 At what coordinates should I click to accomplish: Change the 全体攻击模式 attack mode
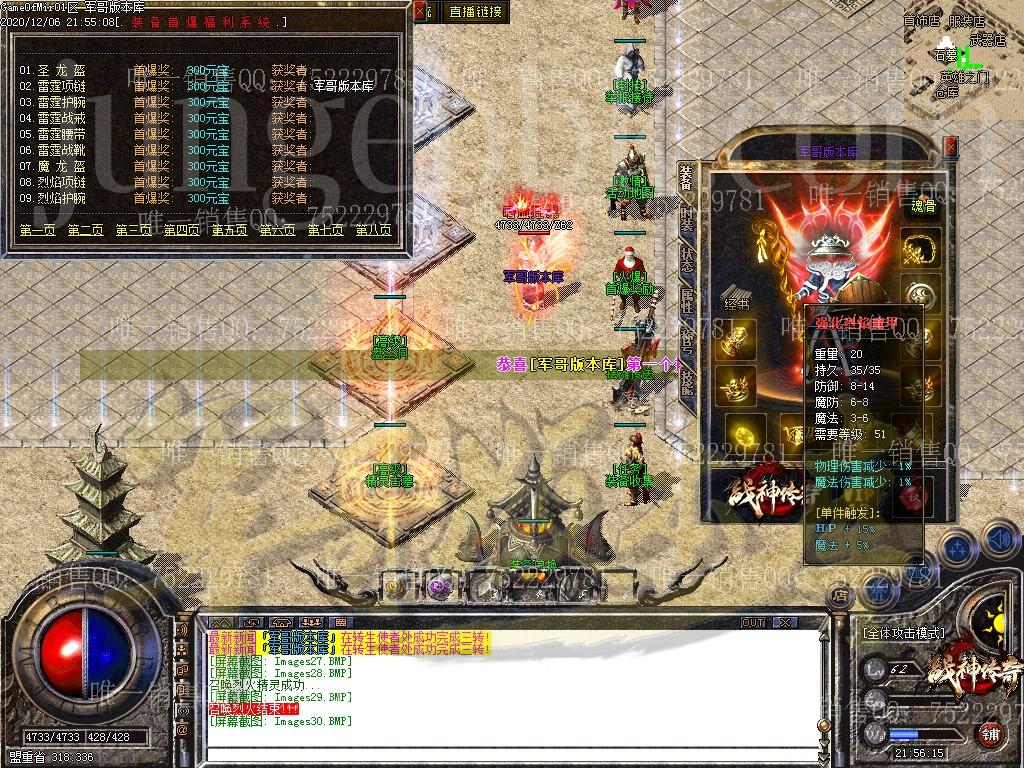coord(902,633)
